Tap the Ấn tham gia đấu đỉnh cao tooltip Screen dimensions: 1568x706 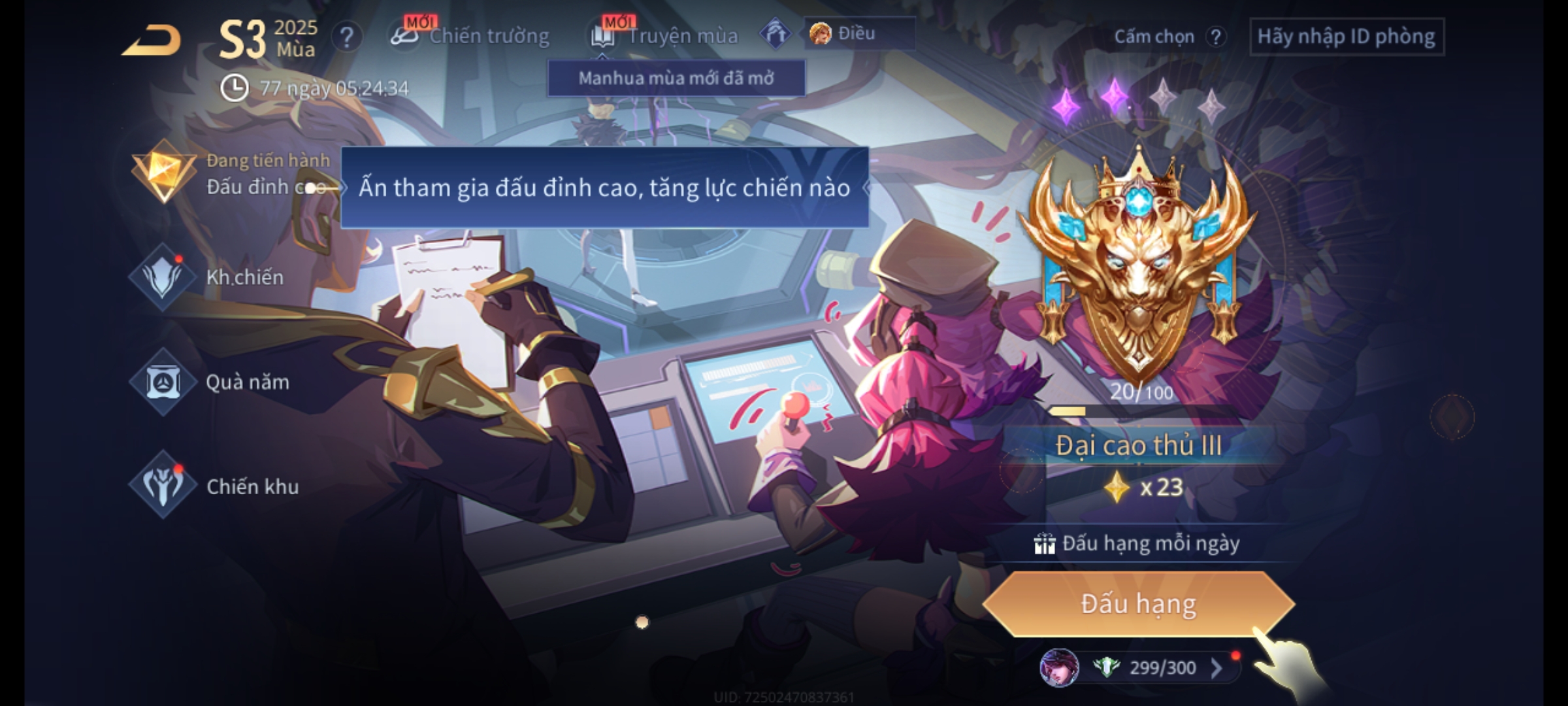coord(604,188)
